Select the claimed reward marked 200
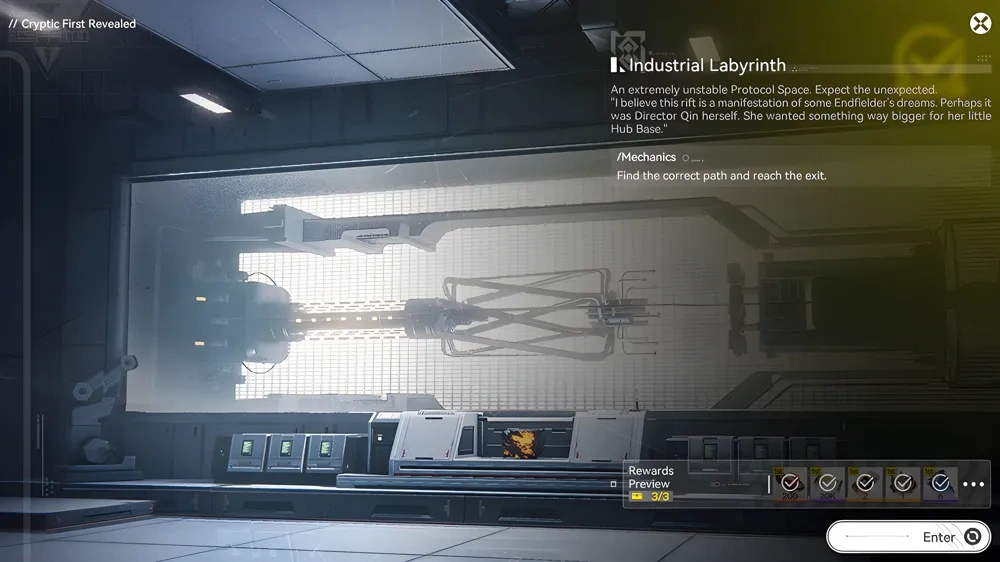Image resolution: width=1000 pixels, height=562 pixels. 790,484
